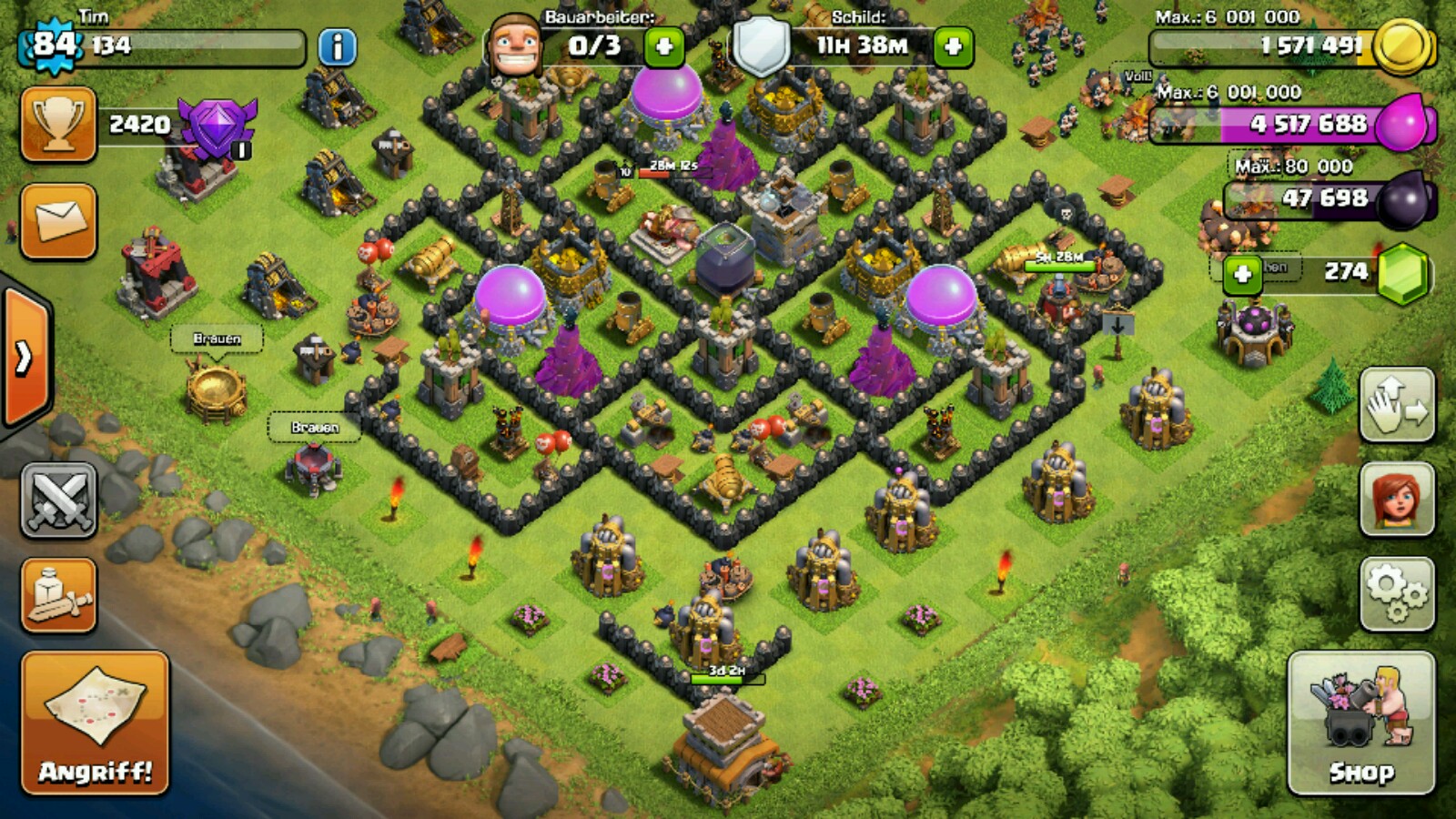1456x819 pixels.
Task: Tap the Angriff! attack button
Action: [96, 723]
